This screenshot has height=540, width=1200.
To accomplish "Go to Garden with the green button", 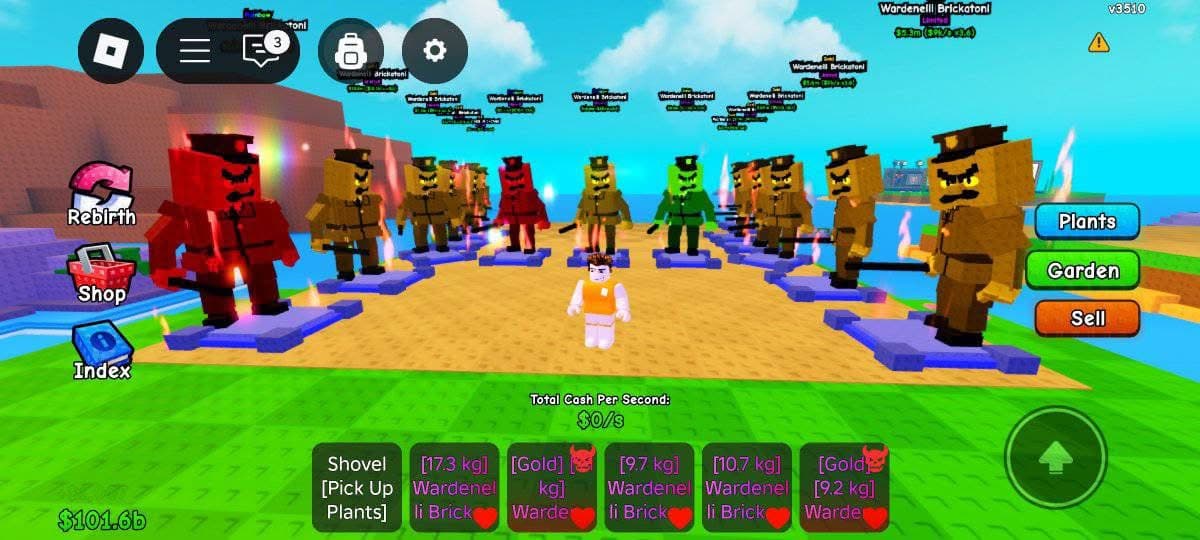I will click(x=1083, y=270).
